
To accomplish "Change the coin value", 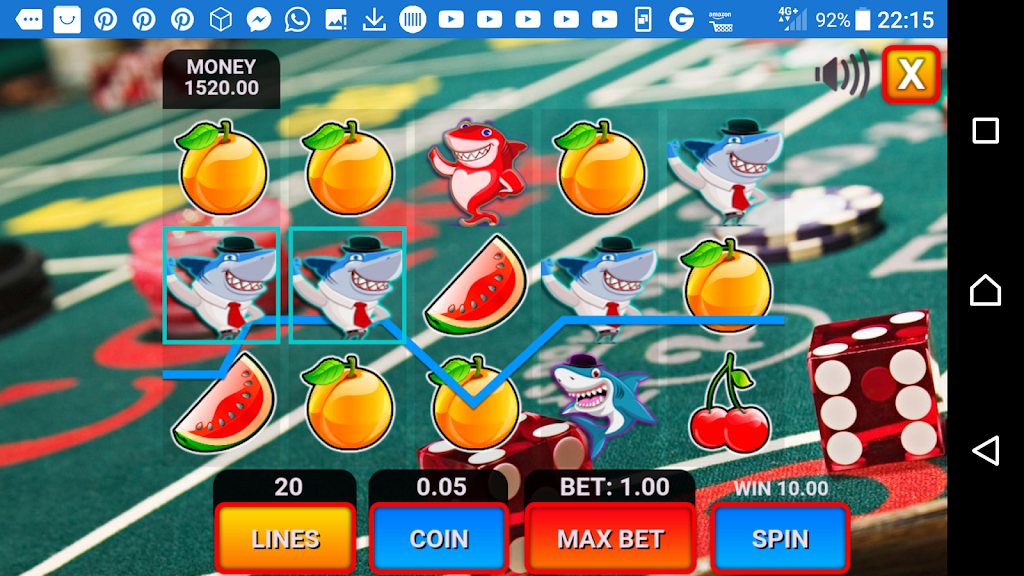I will 439,539.
